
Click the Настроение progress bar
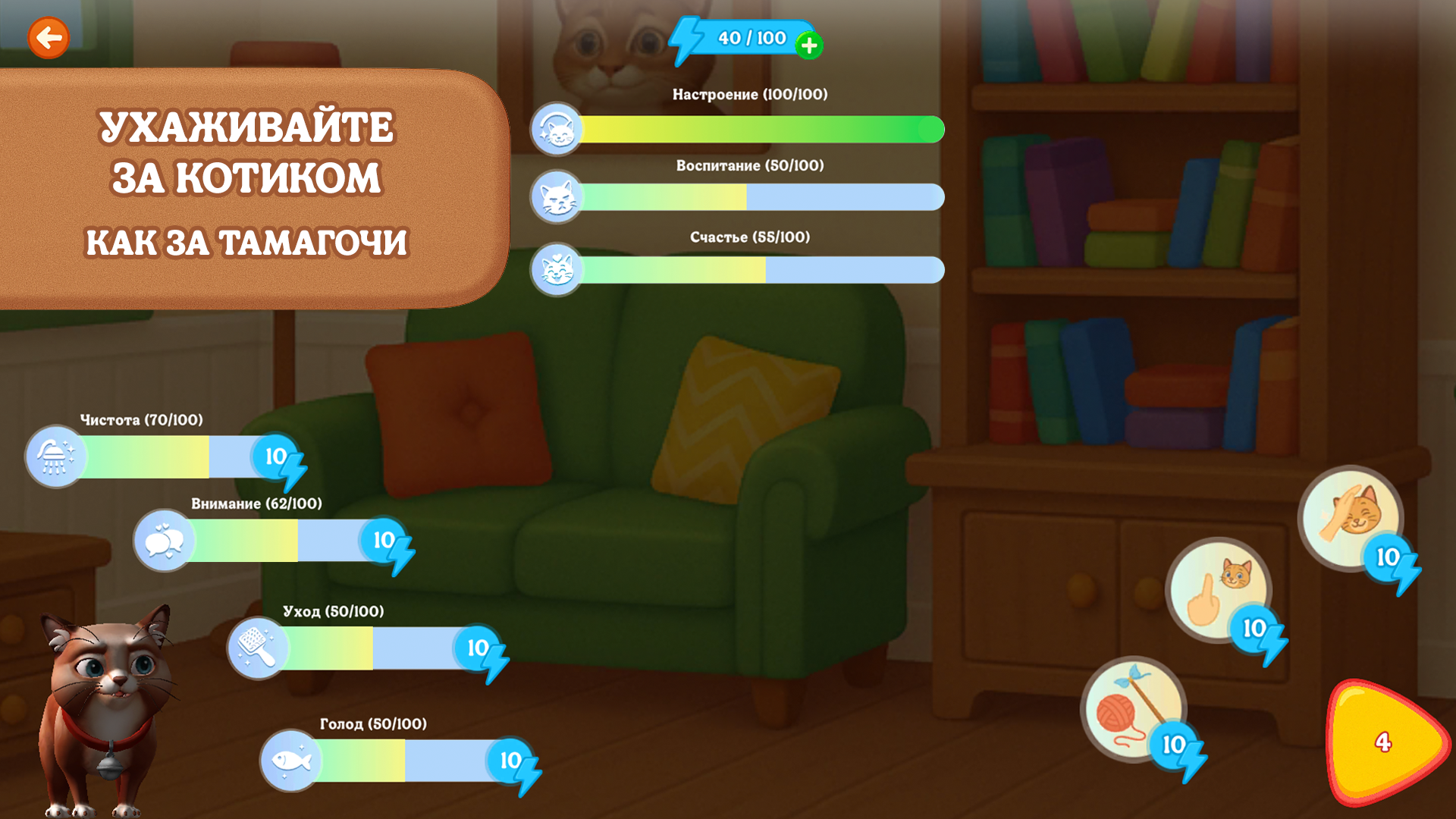coord(758,127)
